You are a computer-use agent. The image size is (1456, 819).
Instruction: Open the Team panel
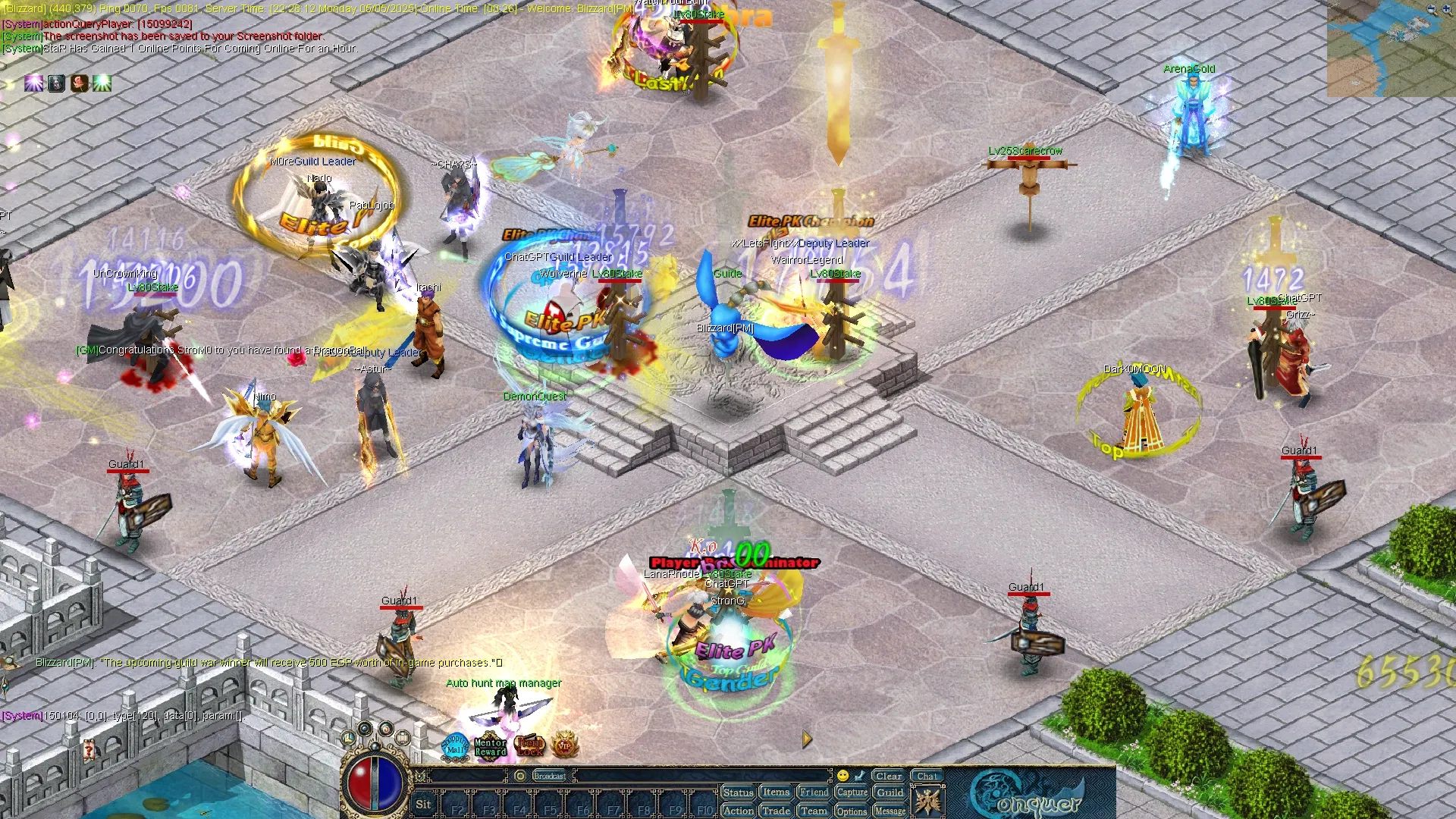click(814, 811)
